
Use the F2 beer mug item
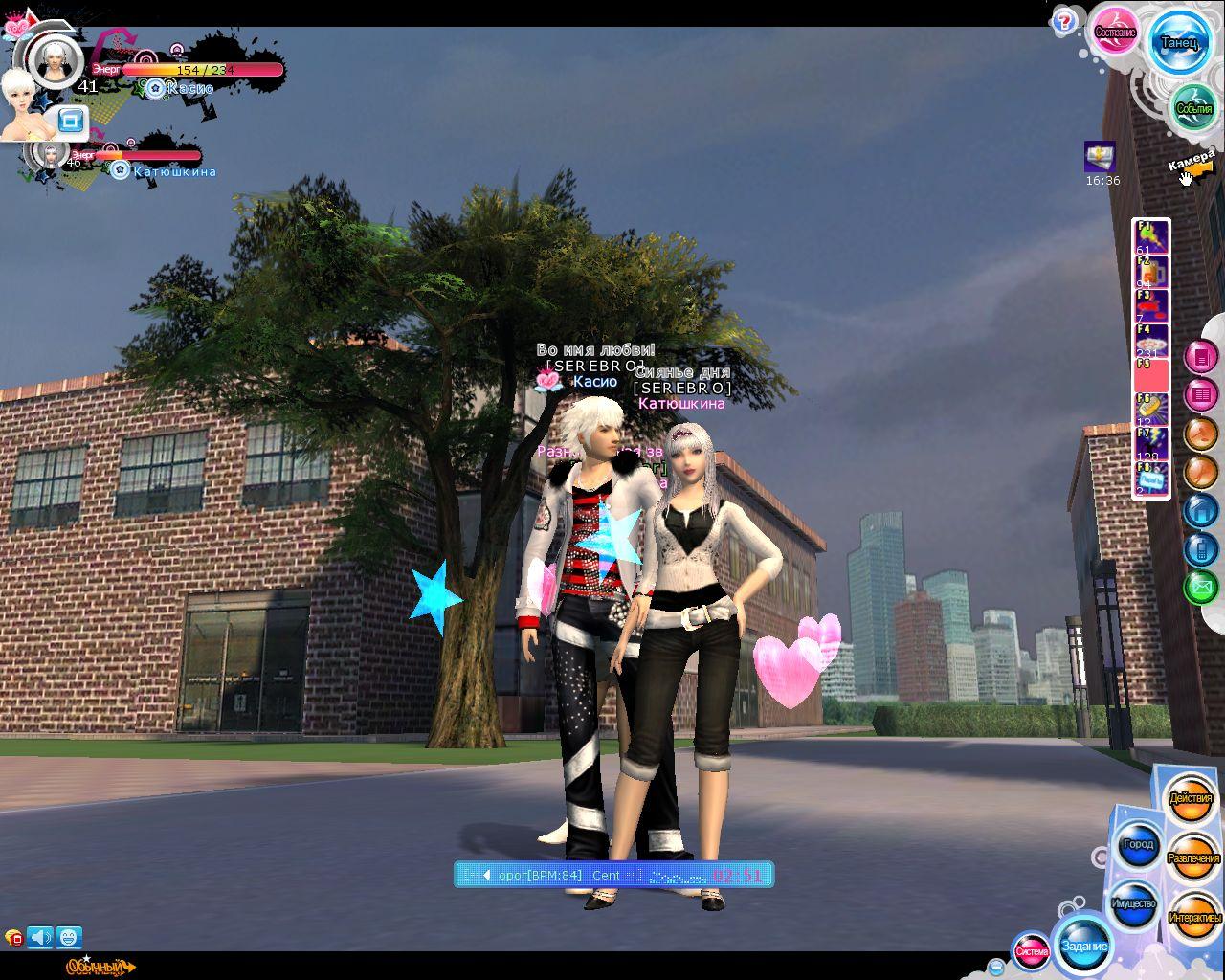click(1151, 272)
